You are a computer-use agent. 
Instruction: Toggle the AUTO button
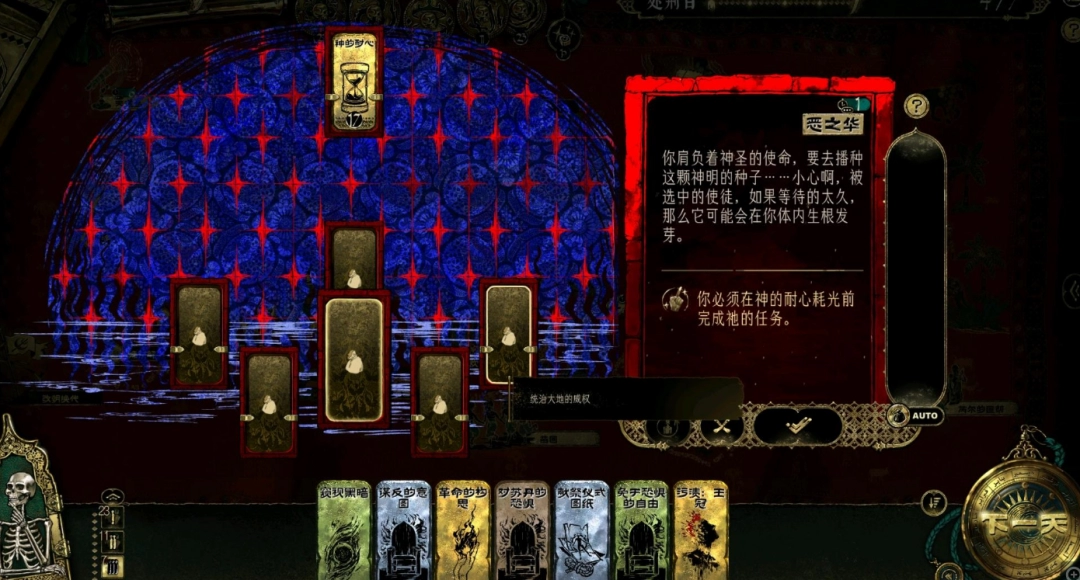(916, 415)
